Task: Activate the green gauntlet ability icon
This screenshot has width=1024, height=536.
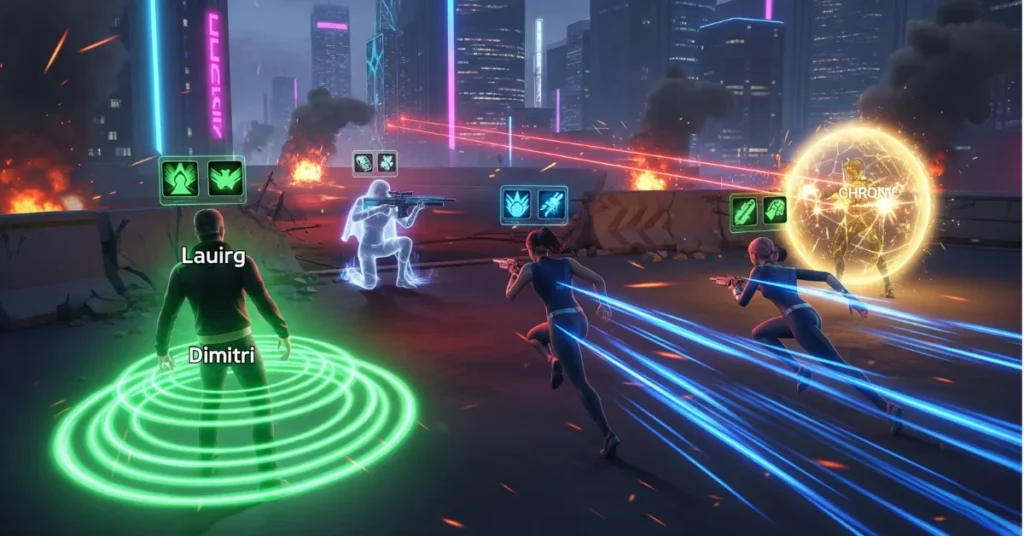Action: [x=774, y=212]
